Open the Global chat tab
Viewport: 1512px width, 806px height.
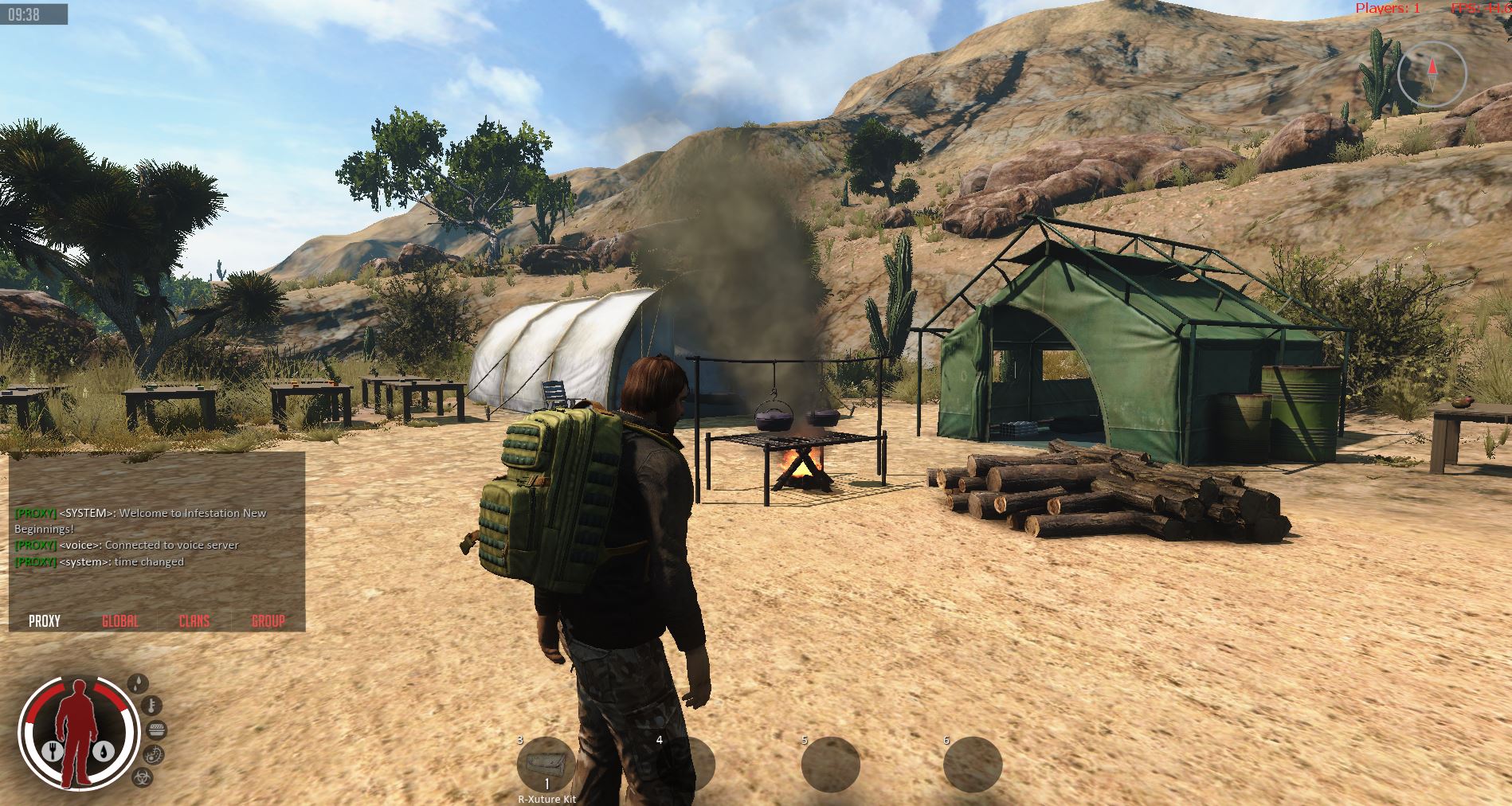pos(120,621)
